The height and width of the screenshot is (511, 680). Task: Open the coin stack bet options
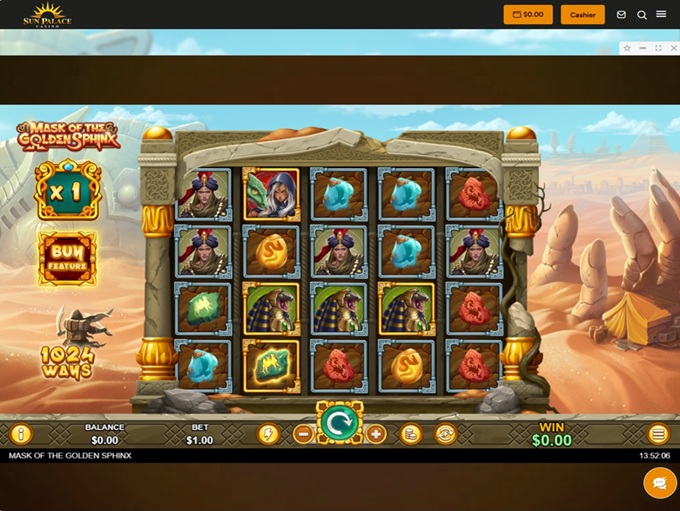410,434
